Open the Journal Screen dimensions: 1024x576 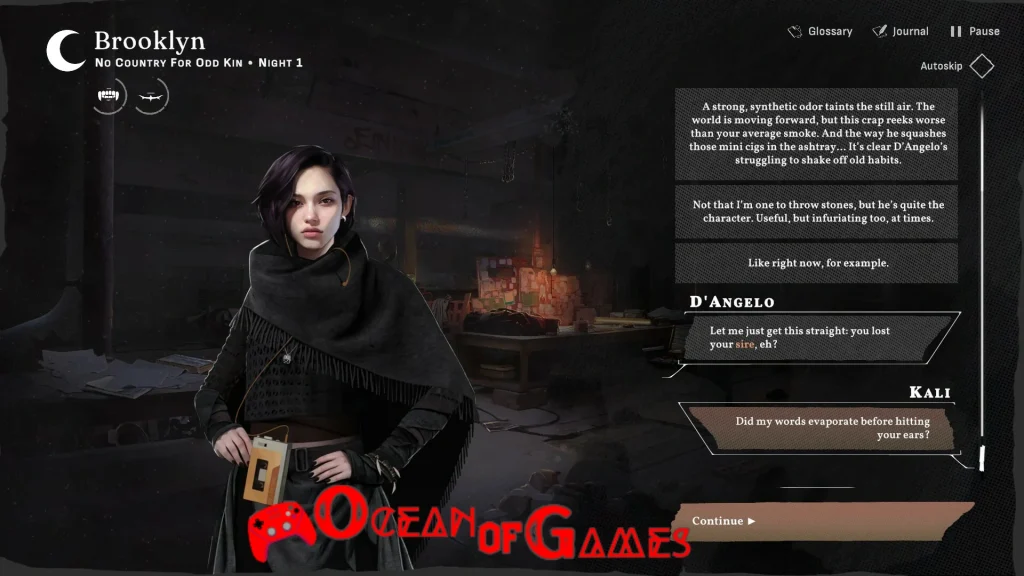pyautogui.click(x=900, y=31)
